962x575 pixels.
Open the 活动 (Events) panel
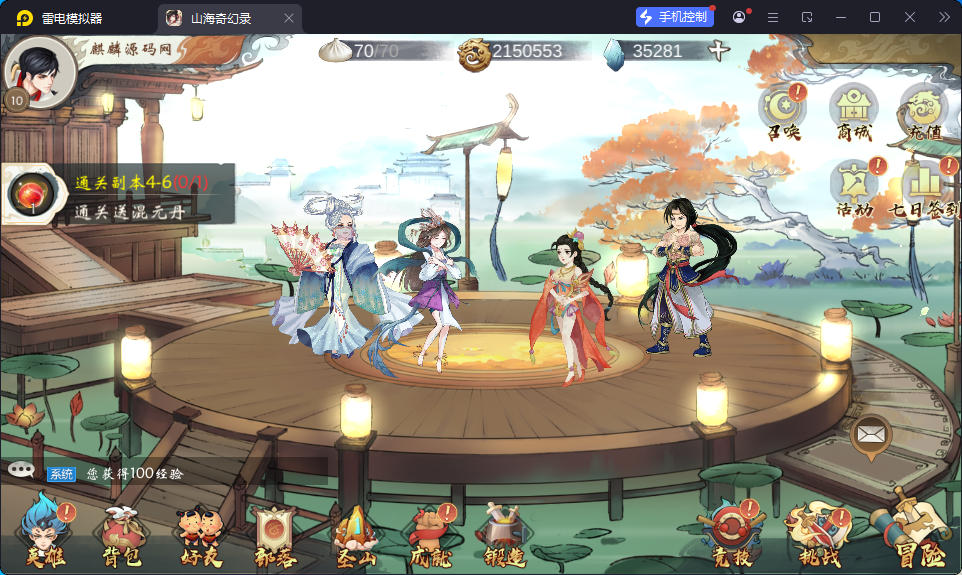tap(855, 185)
